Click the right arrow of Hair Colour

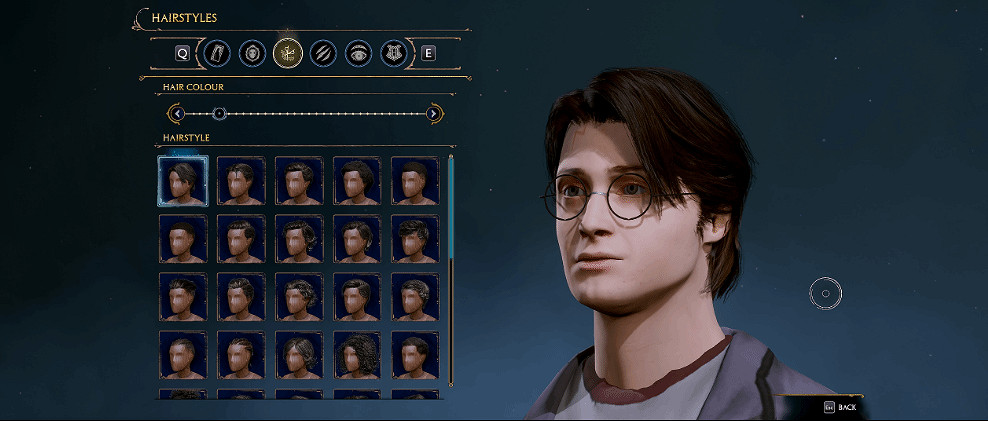point(433,114)
